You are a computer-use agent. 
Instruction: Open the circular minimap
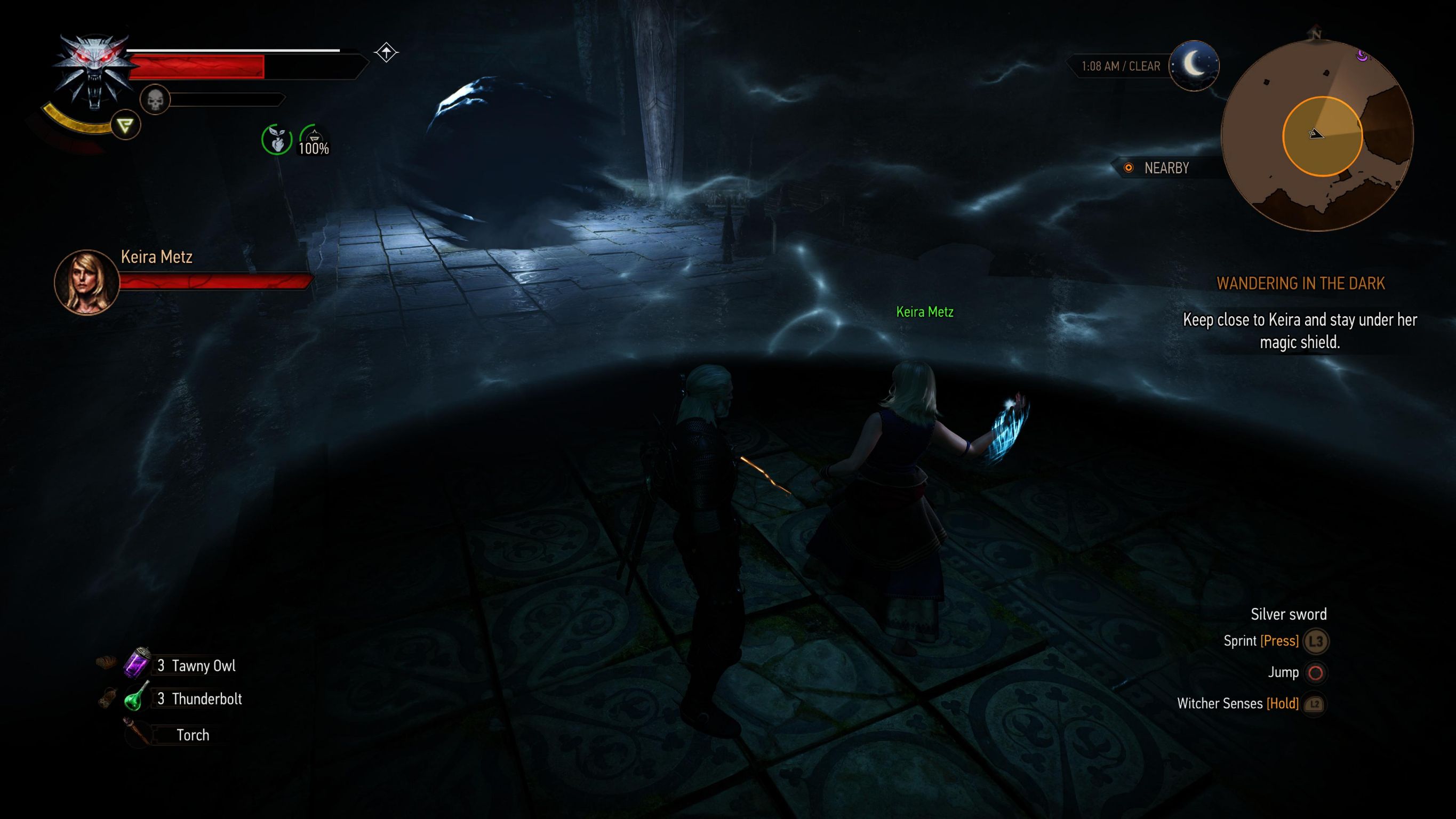point(1317,136)
